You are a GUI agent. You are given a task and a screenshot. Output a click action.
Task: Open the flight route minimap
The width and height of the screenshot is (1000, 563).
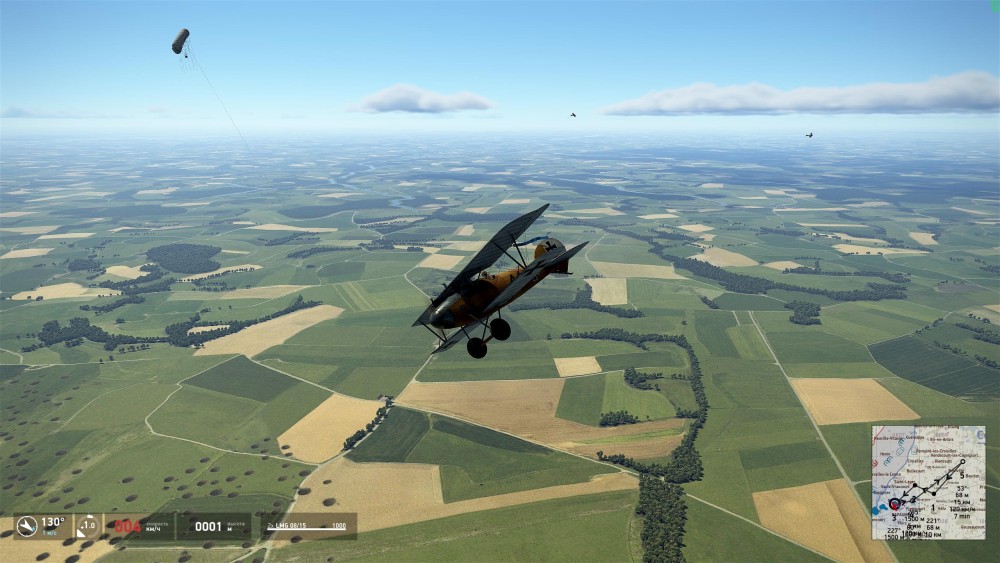point(928,483)
